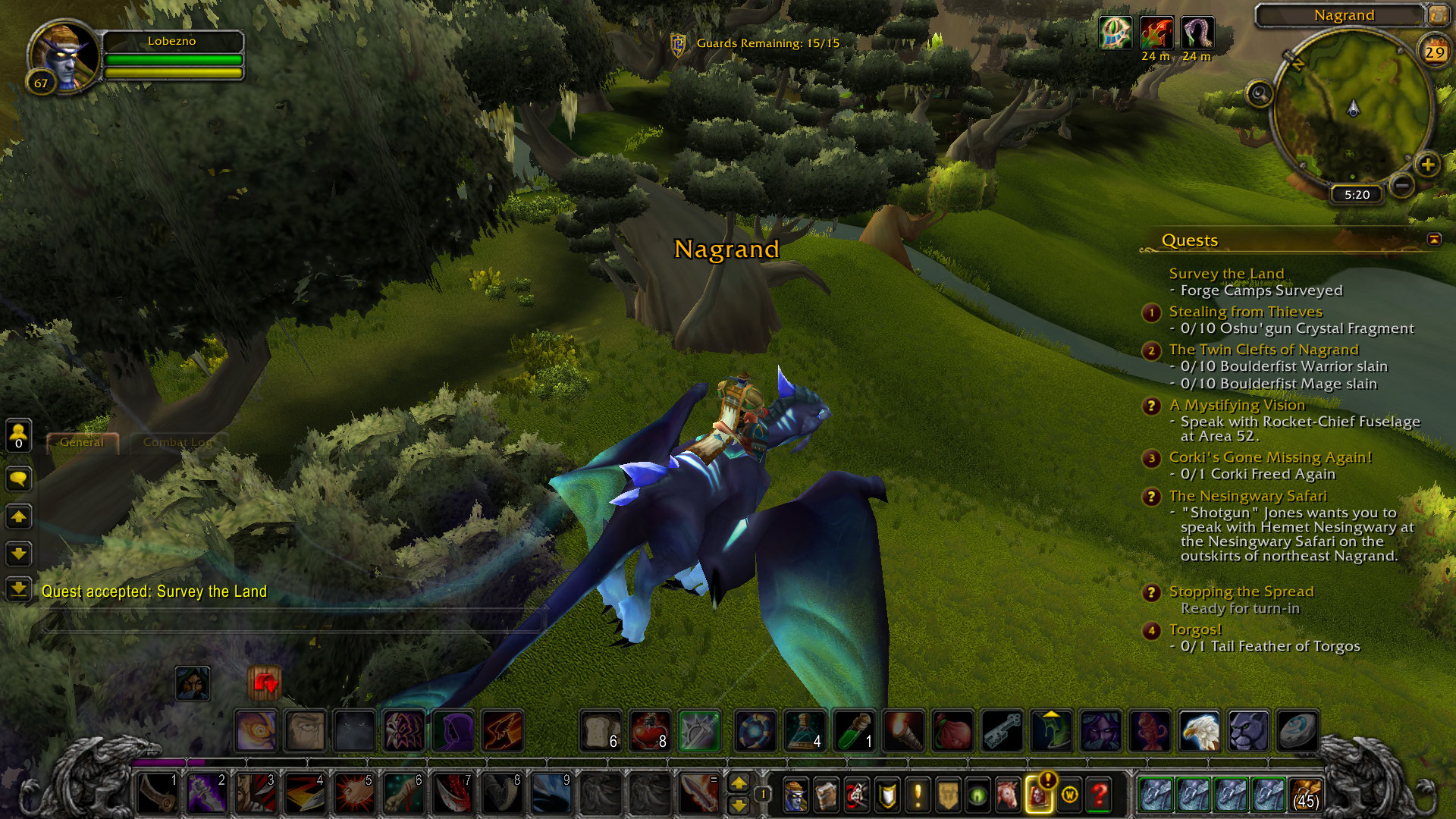Zoom out the minimap with the minus button
This screenshot has width=1456, height=819.
pos(1402,184)
